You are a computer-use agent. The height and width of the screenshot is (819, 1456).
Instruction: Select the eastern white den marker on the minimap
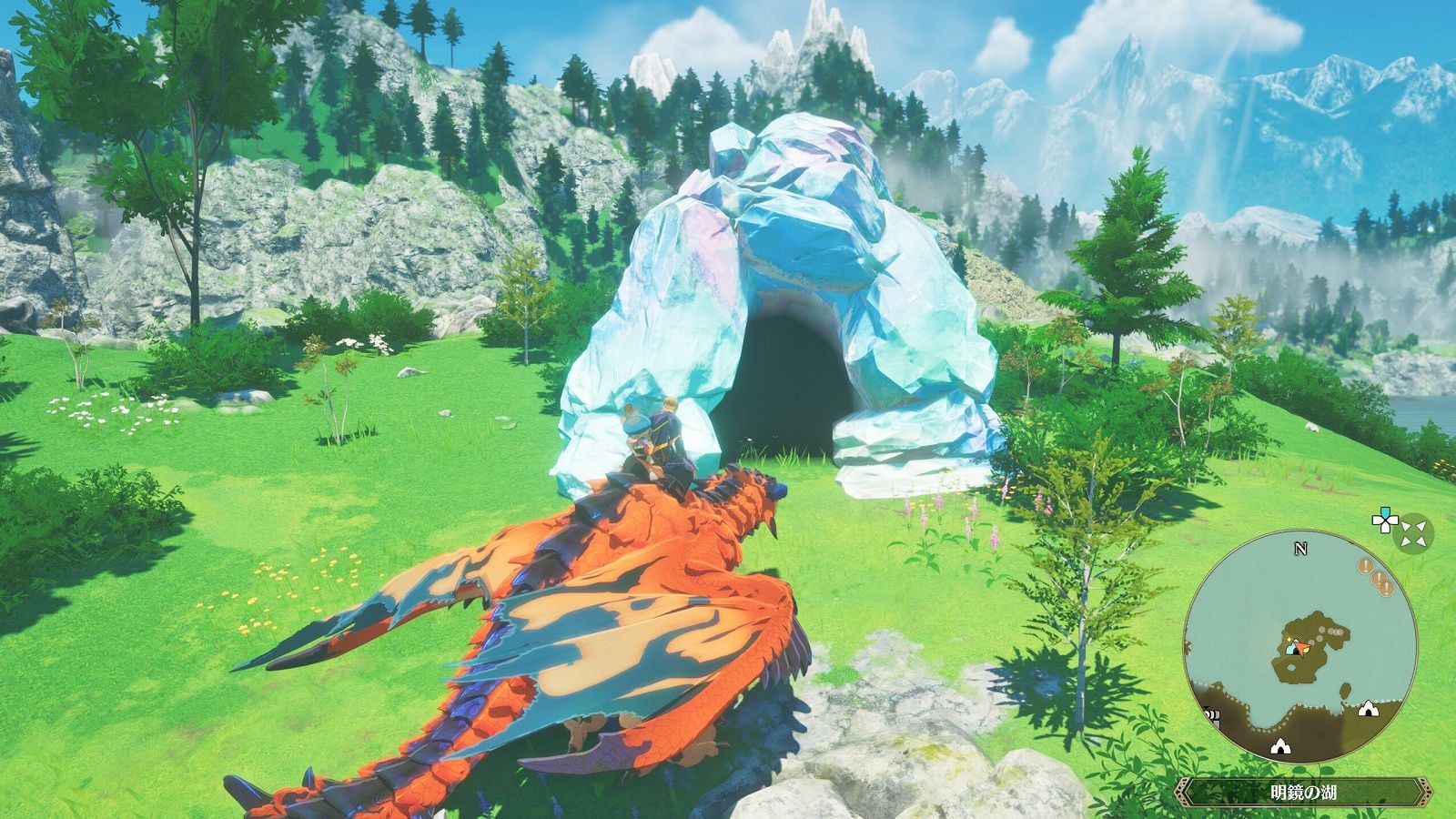click(x=1368, y=709)
